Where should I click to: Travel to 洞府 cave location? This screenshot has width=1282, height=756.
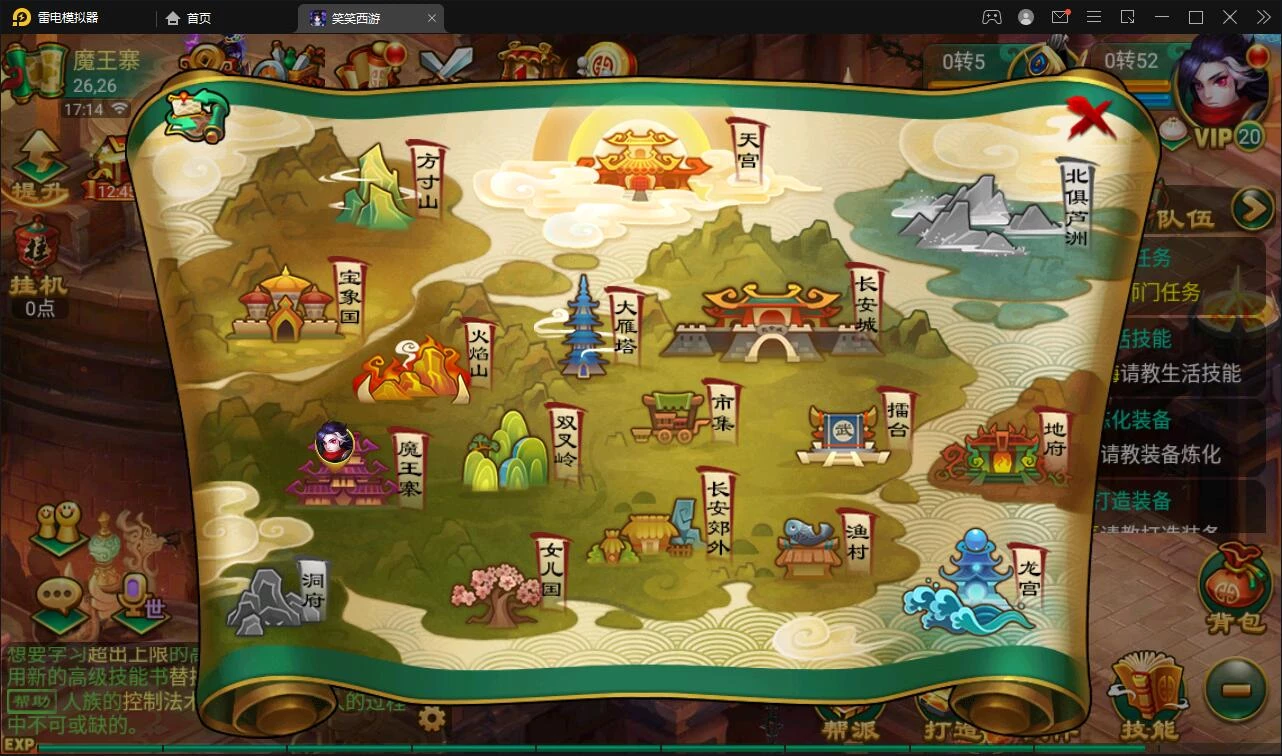[x=272, y=598]
